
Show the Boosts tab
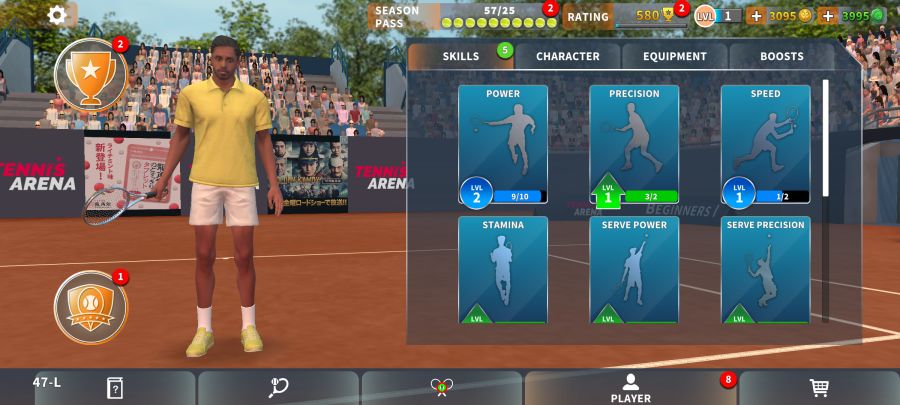[781, 56]
